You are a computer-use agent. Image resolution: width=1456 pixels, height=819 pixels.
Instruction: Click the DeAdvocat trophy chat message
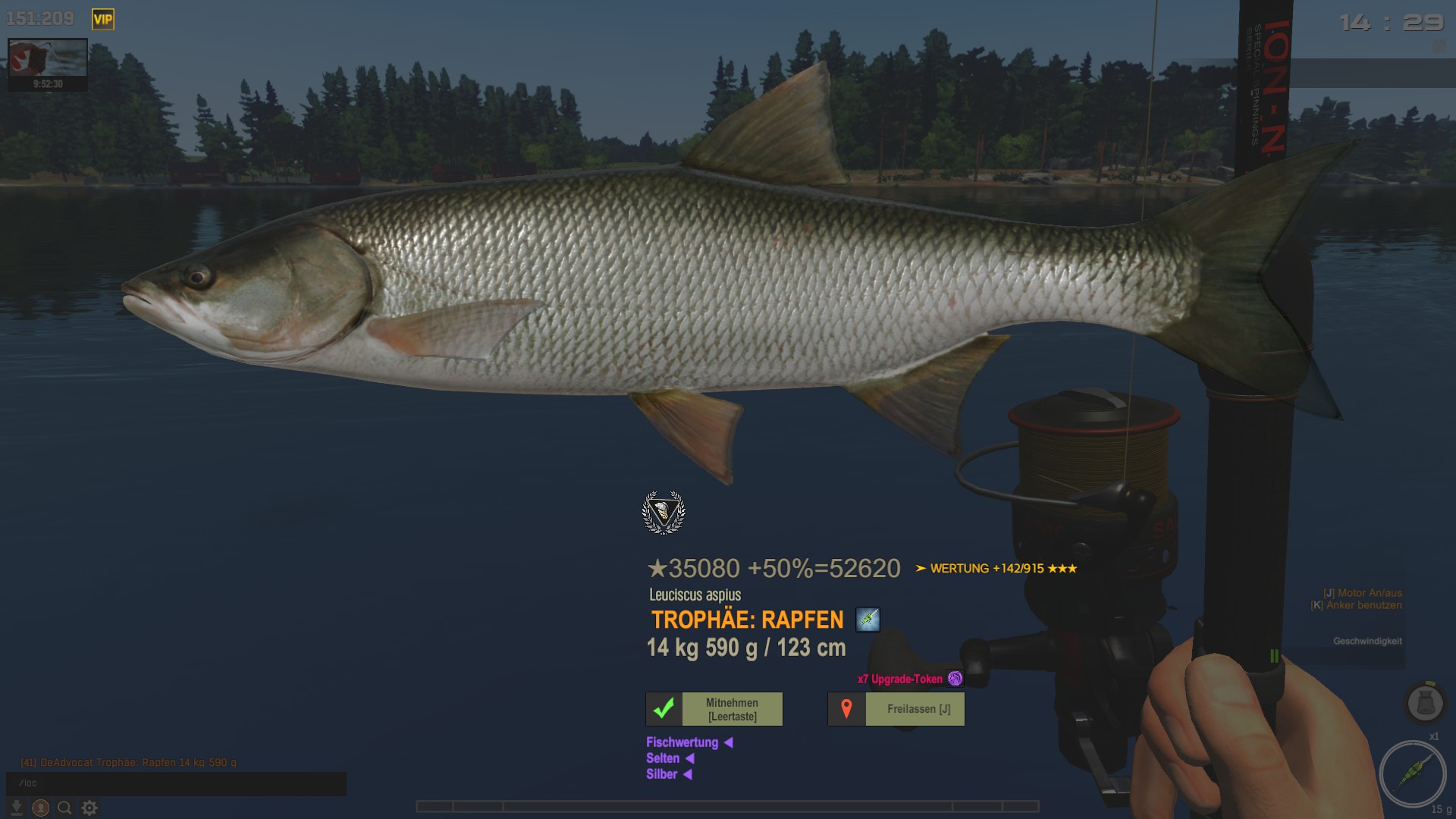[x=129, y=762]
